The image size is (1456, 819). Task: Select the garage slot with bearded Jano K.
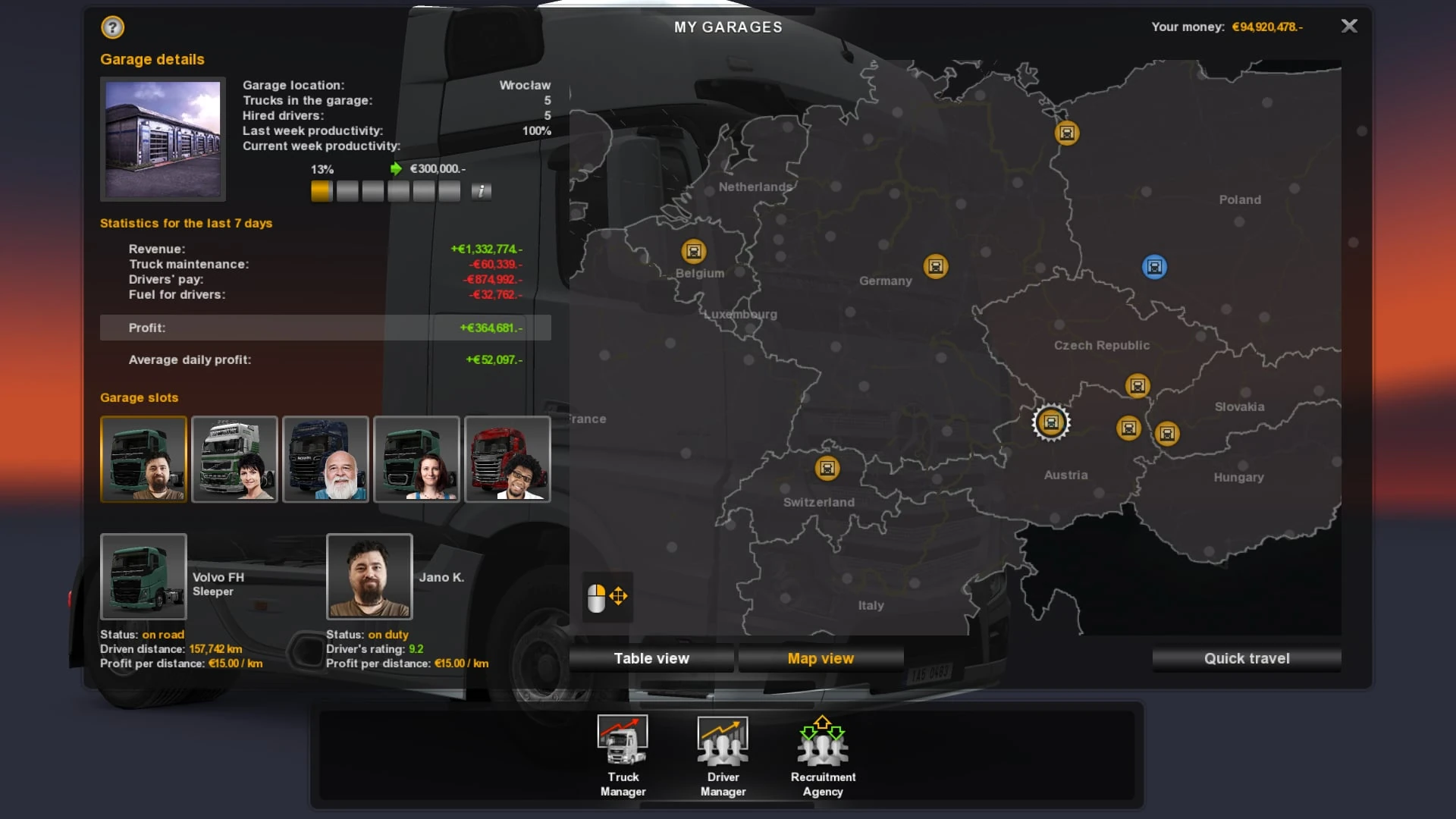143,459
